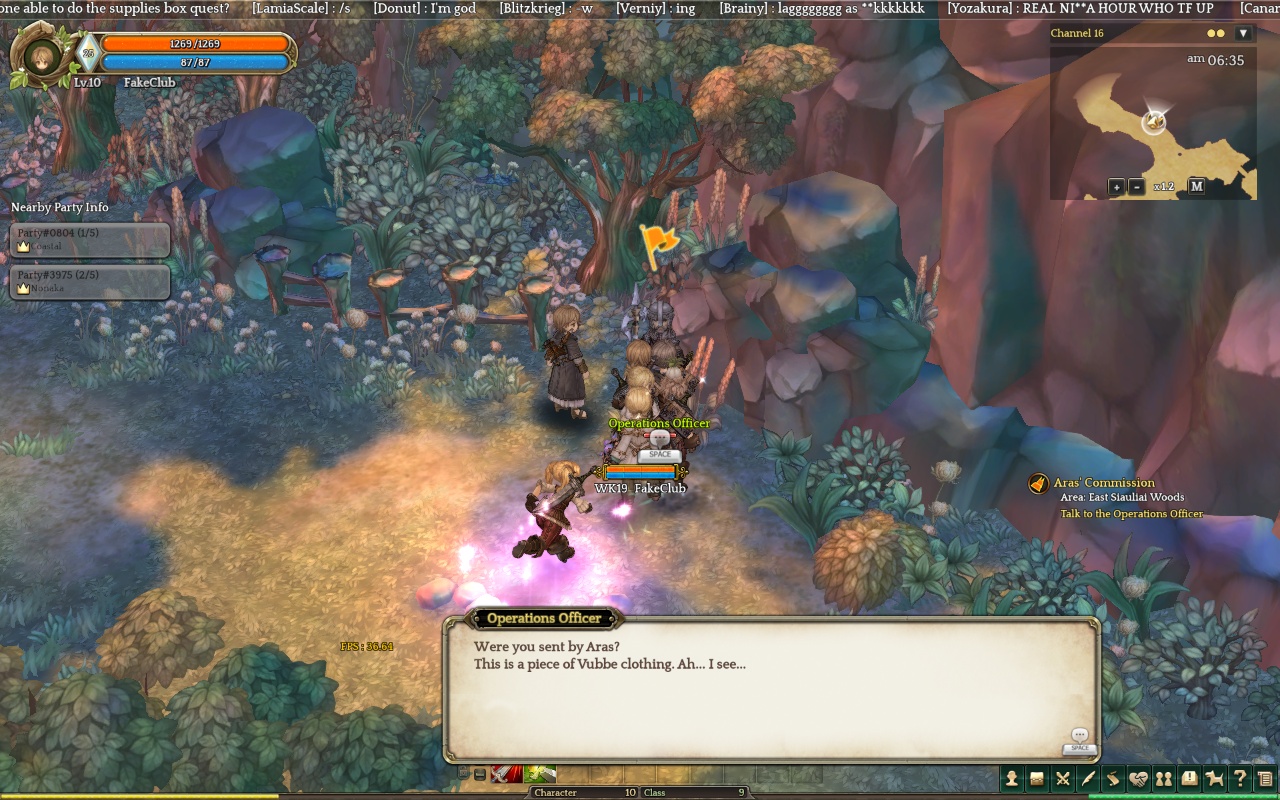The width and height of the screenshot is (1280, 800).
Task: Activate the green sword thrust skill
Action: (x=540, y=774)
